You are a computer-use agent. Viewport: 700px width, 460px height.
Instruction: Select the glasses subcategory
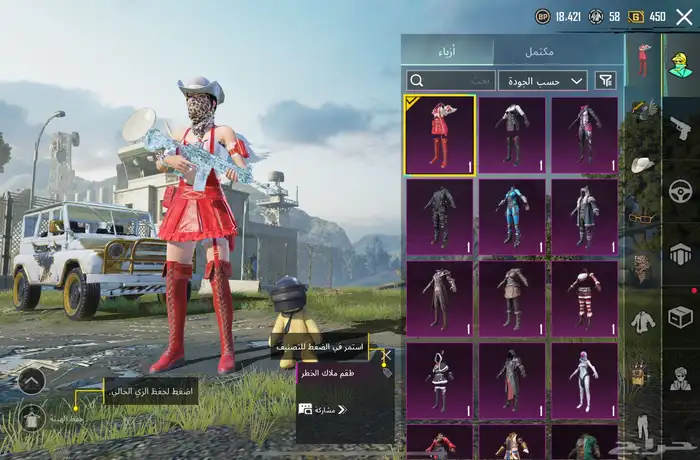(641, 215)
